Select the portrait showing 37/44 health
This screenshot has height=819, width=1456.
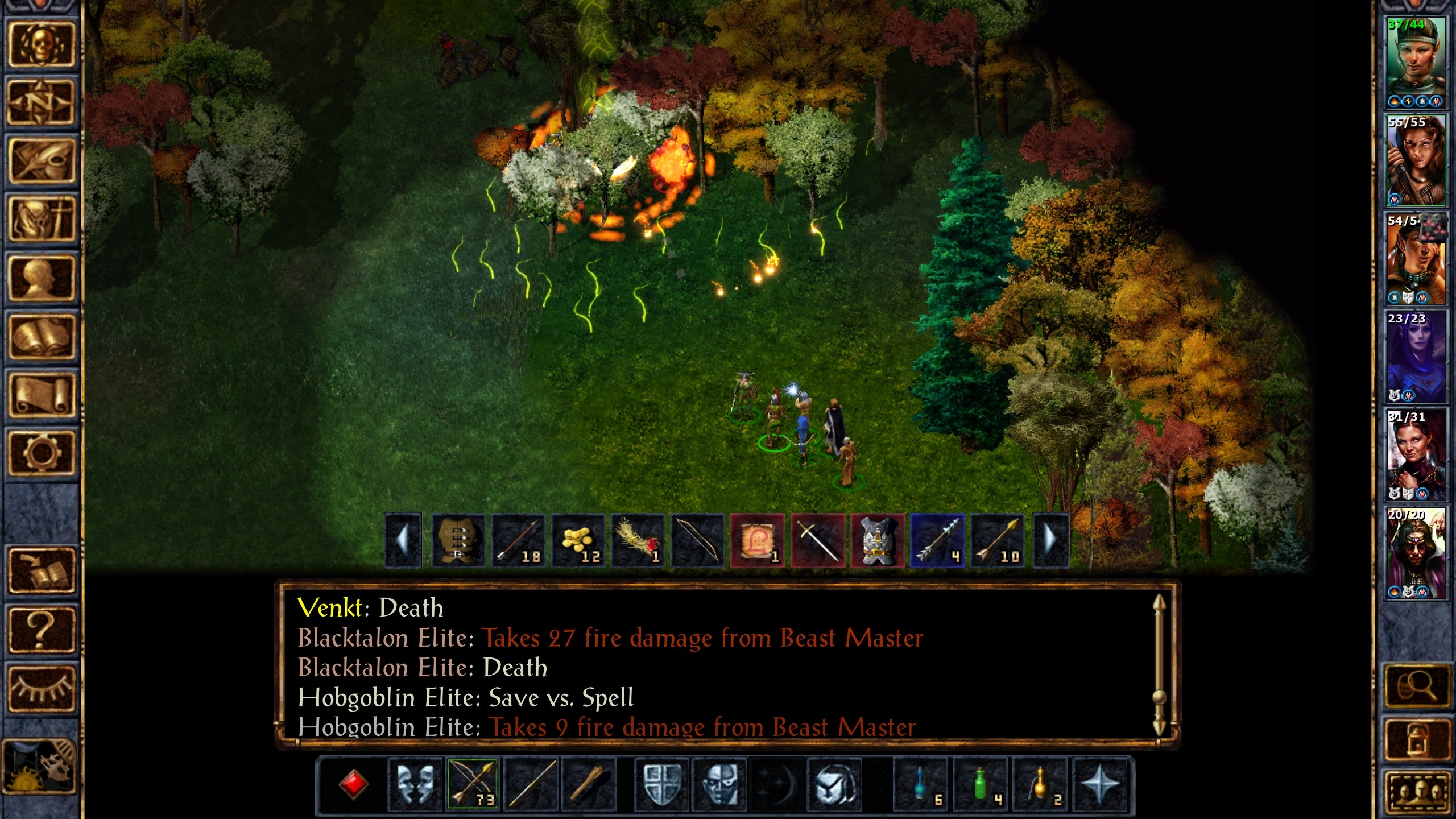(x=1415, y=63)
